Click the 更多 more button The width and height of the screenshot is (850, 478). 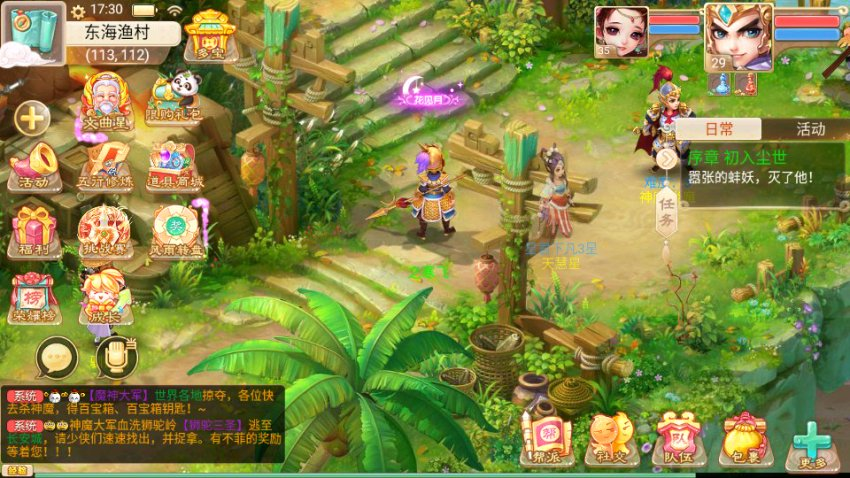point(812,441)
